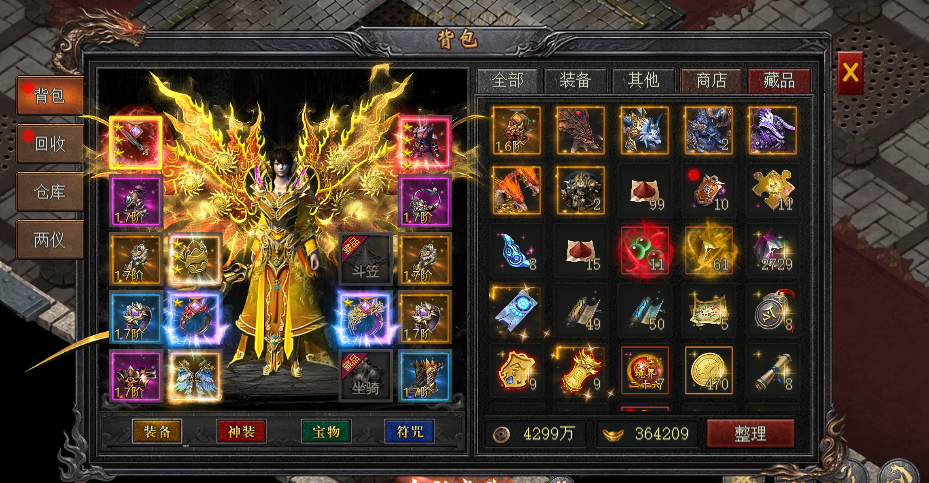The width and height of the screenshot is (929, 483).
Task: Select the 神装 equipment page
Action: click(x=241, y=432)
